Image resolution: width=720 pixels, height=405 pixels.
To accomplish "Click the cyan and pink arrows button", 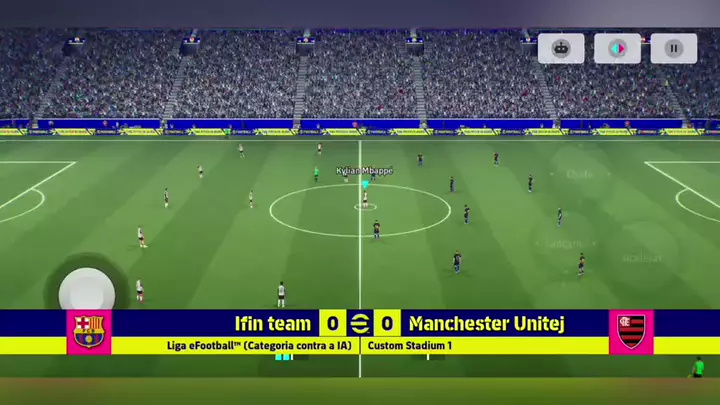I will coord(617,48).
